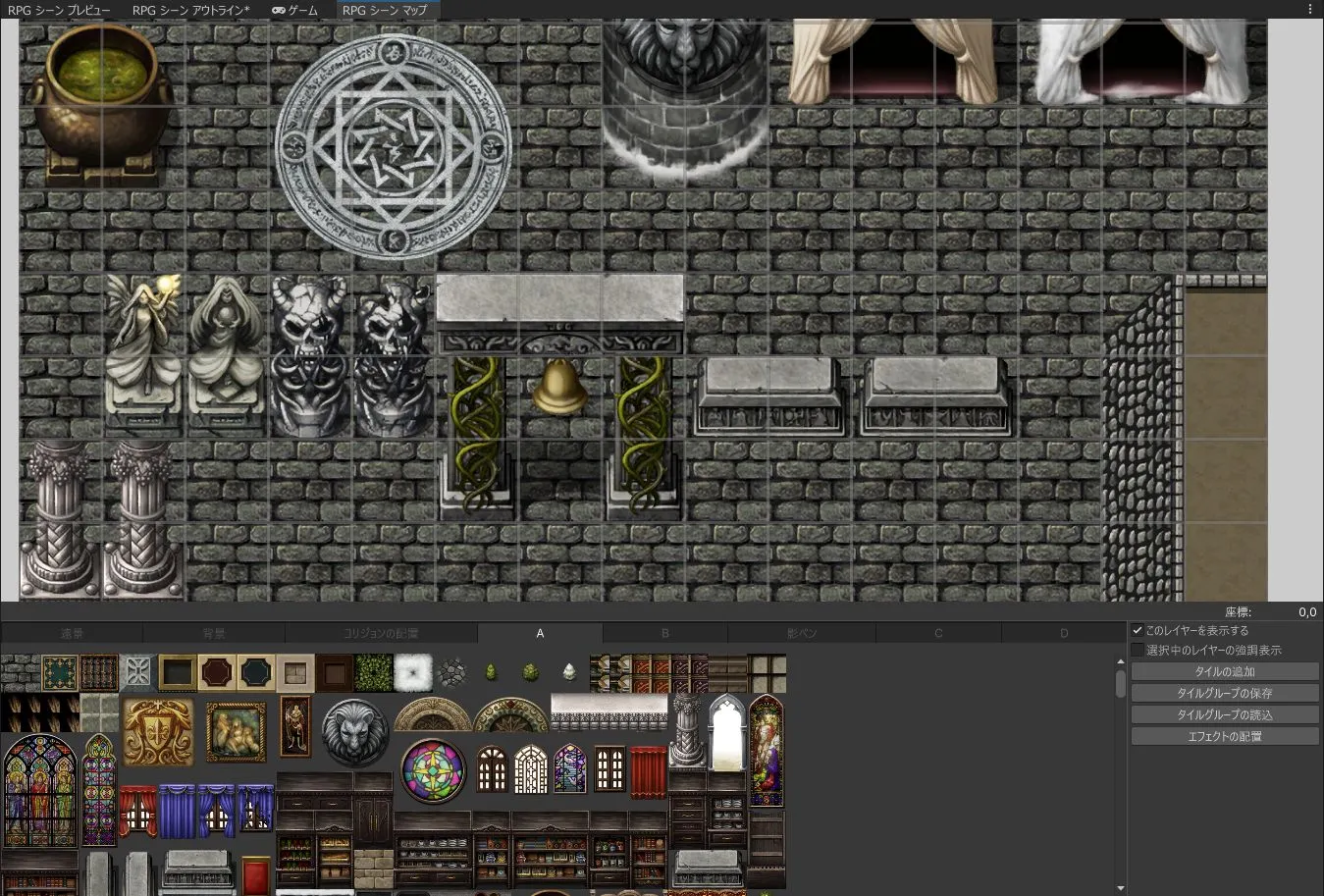This screenshot has height=896, width=1324.
Task: Switch to tile layer tab C
Action: tap(938, 634)
